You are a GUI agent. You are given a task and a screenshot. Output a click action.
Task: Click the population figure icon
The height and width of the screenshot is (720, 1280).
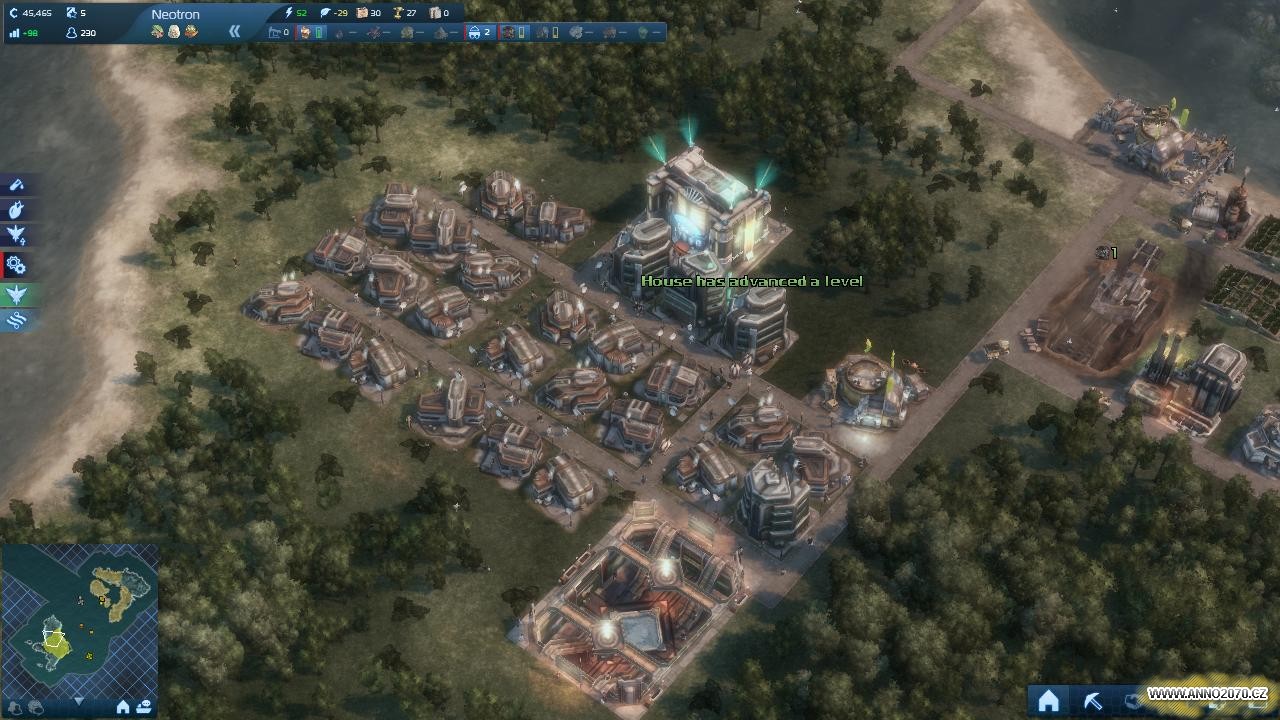72,33
